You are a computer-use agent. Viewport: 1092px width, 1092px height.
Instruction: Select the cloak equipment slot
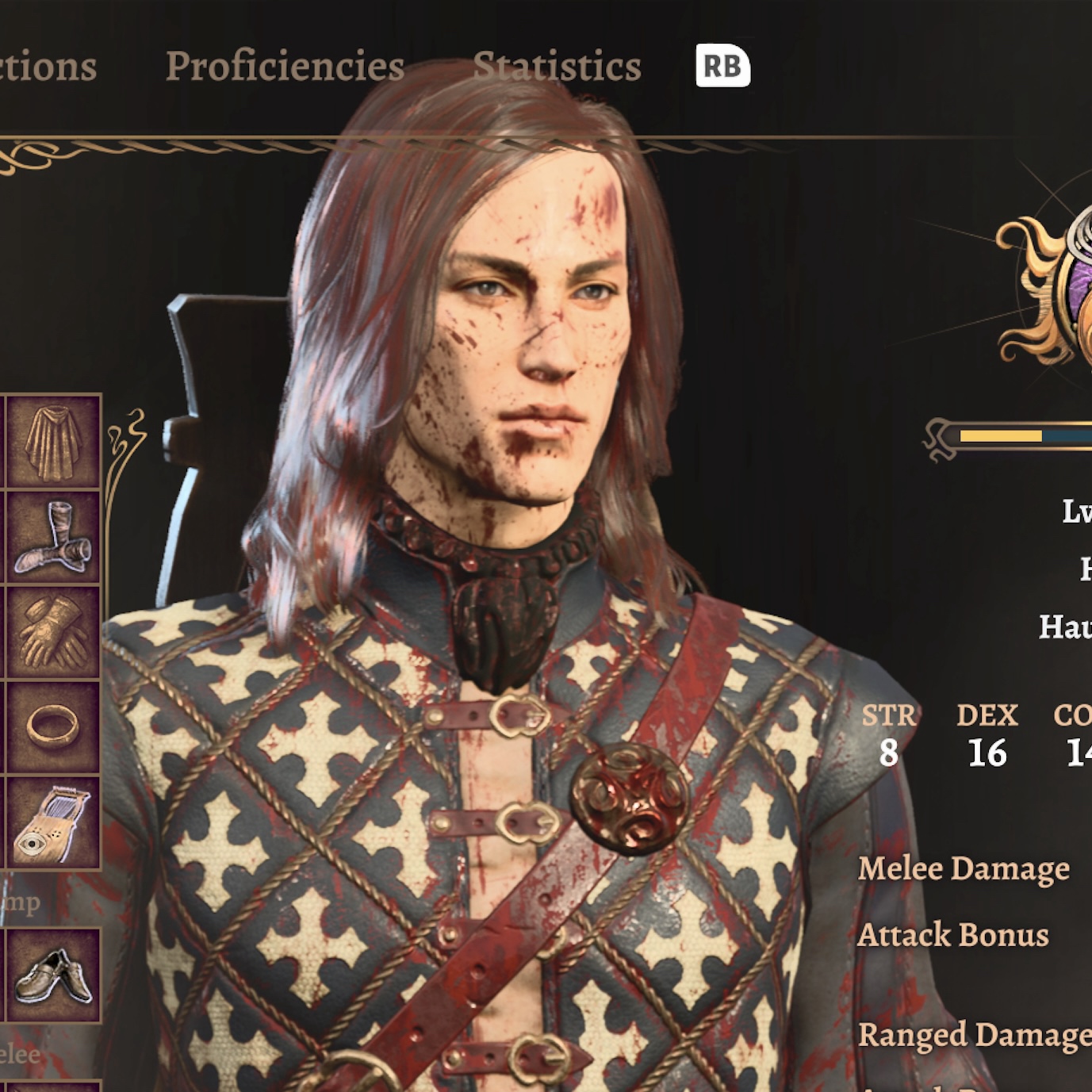coord(53,443)
